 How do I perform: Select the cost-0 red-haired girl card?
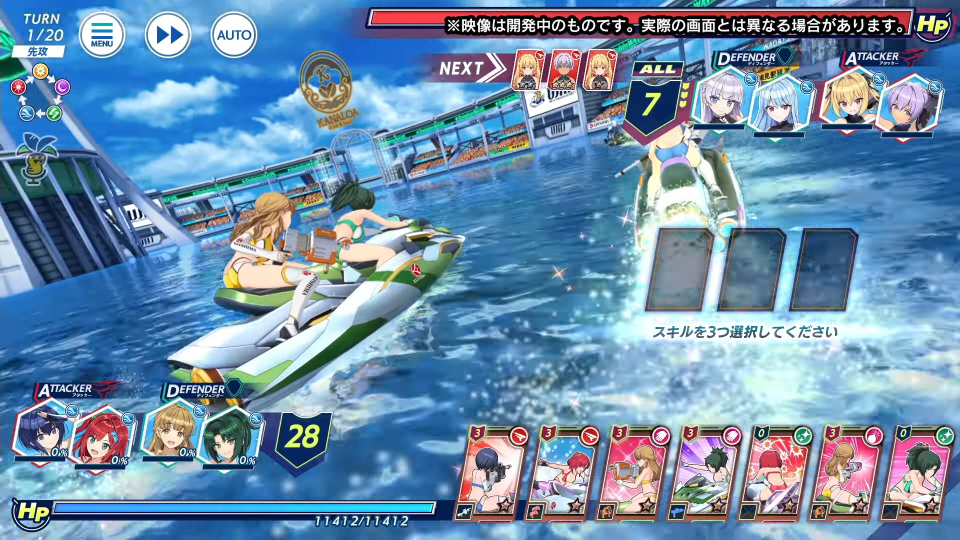(x=776, y=474)
